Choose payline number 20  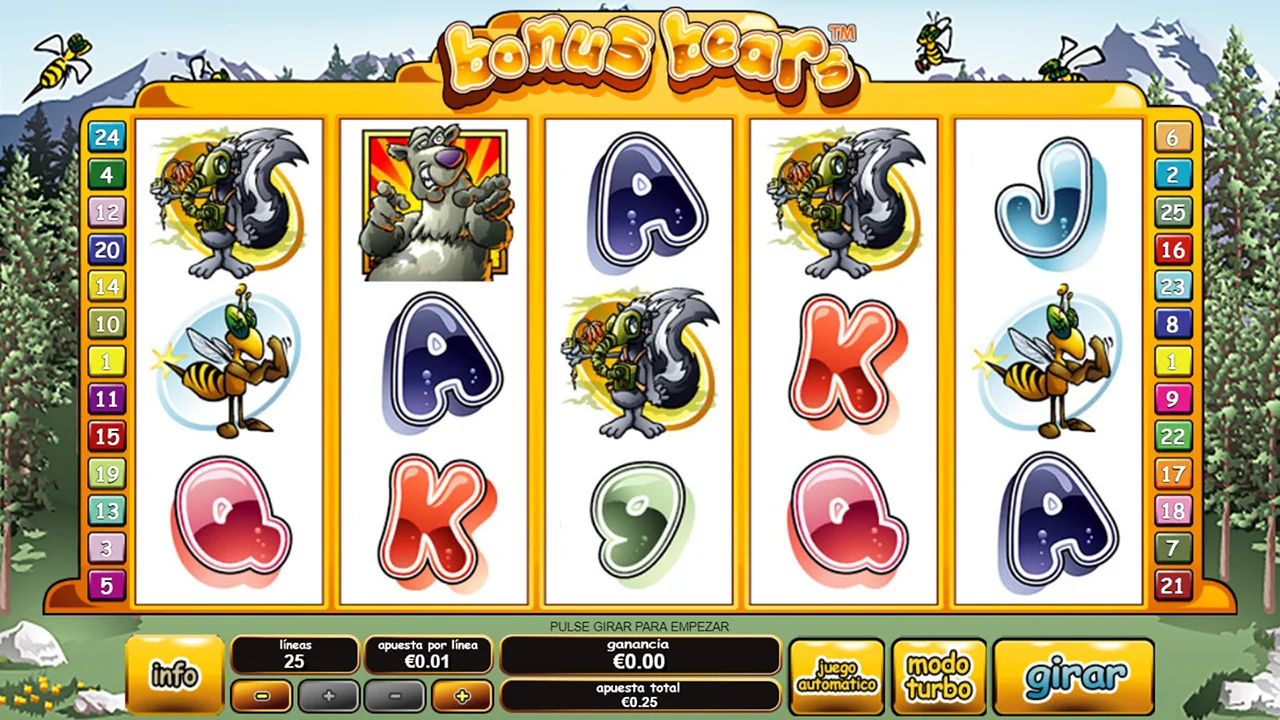click(x=107, y=249)
